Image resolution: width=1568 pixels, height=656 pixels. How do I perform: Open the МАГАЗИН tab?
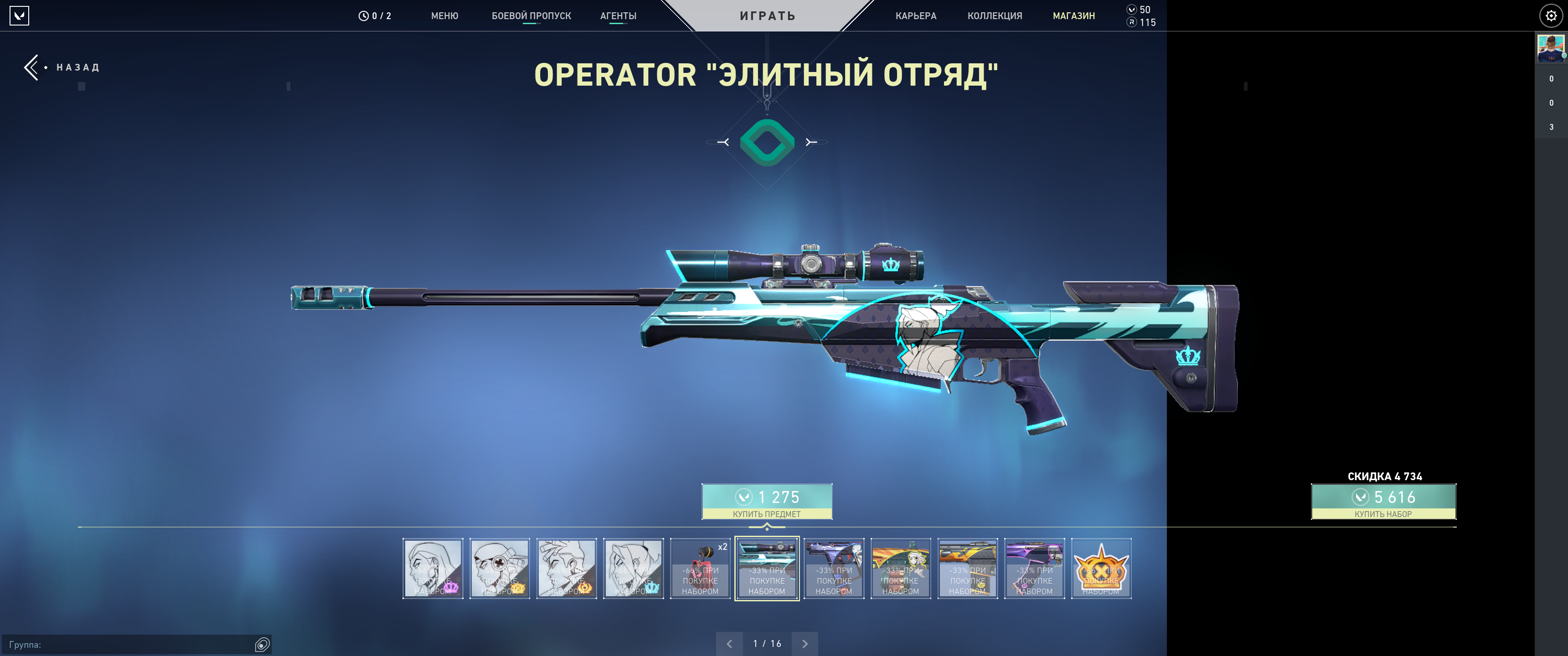[x=1073, y=16]
